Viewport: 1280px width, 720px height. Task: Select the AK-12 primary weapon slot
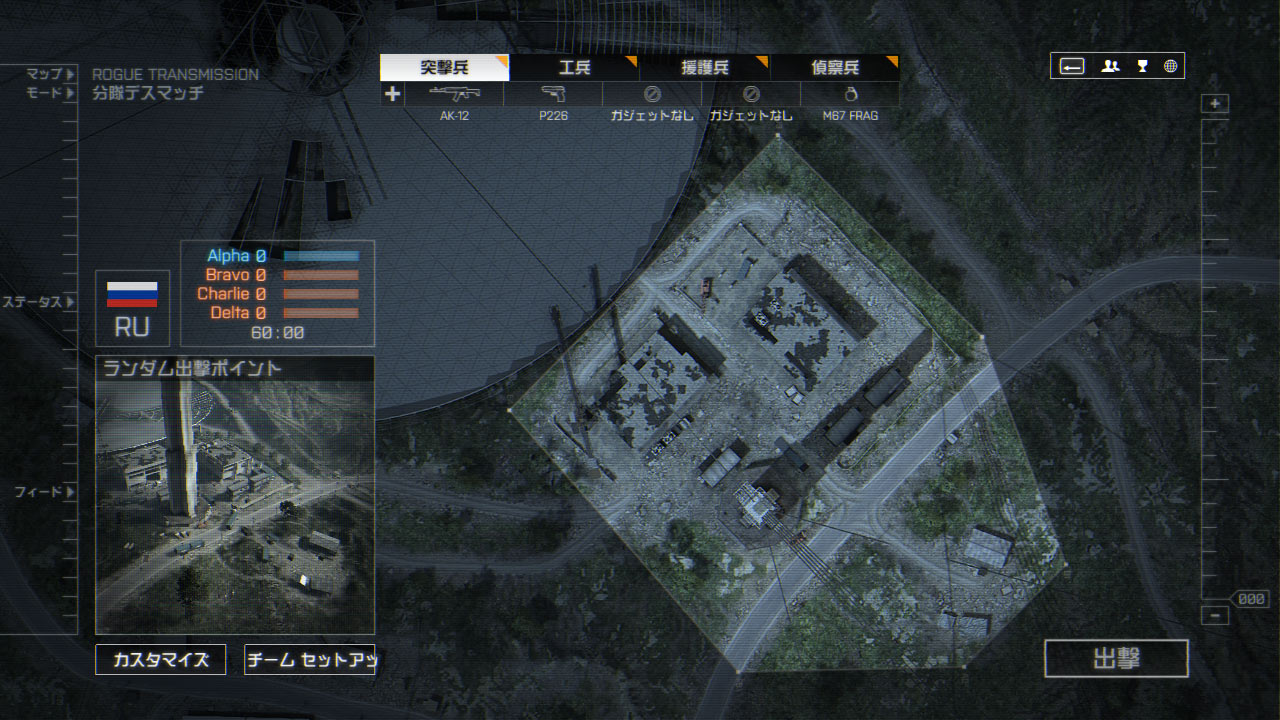coord(454,95)
